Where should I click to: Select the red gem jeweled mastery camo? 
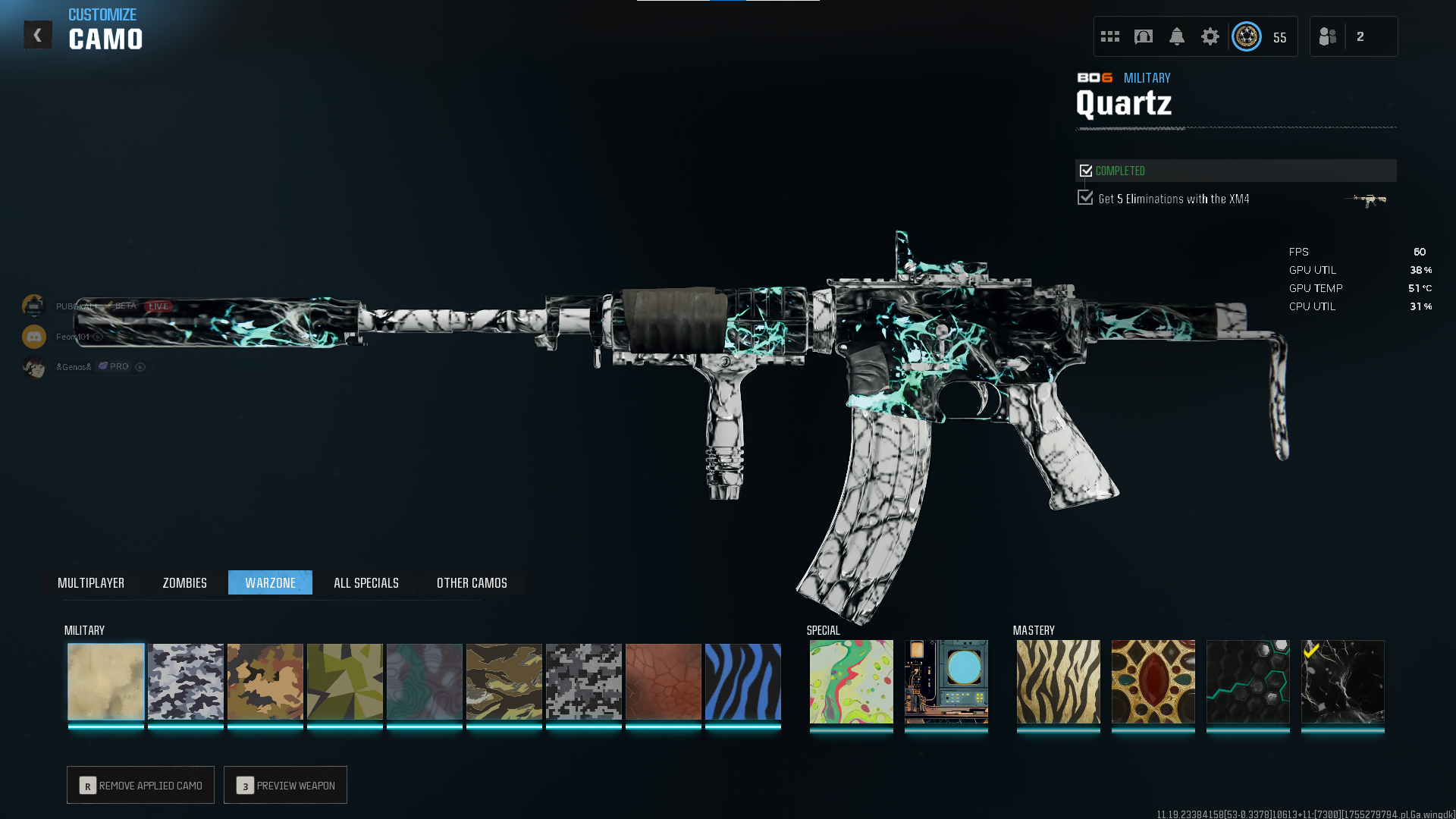[x=1153, y=681]
